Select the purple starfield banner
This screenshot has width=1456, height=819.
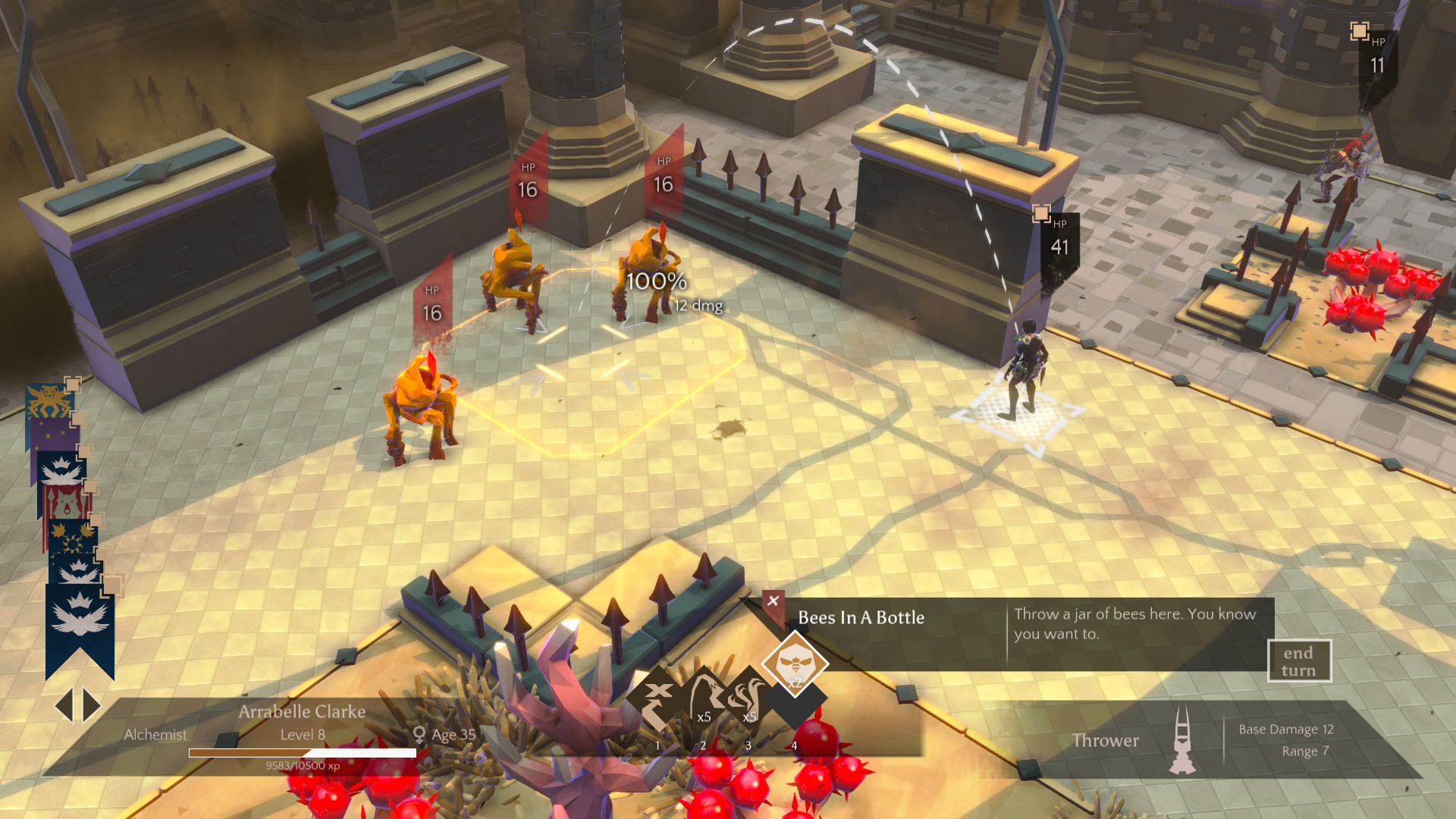coord(50,434)
